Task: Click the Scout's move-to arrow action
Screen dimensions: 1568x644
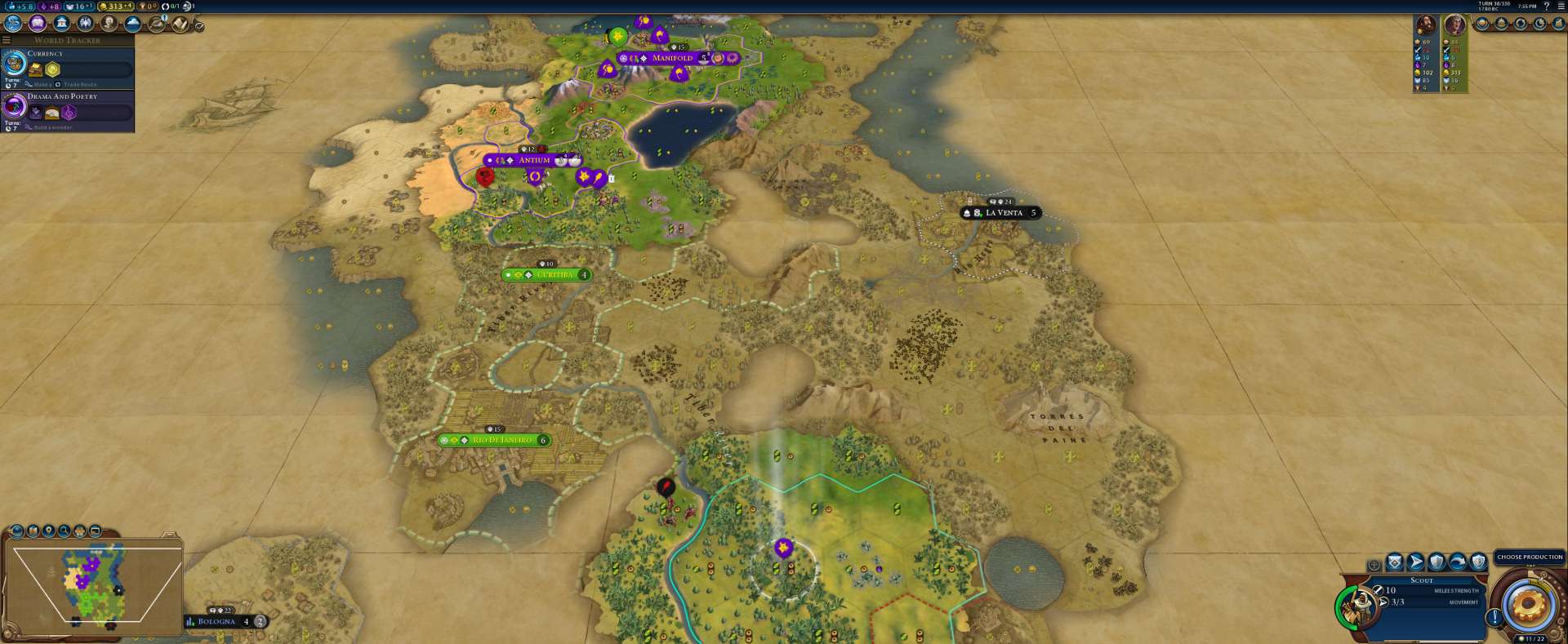Action: click(1416, 562)
